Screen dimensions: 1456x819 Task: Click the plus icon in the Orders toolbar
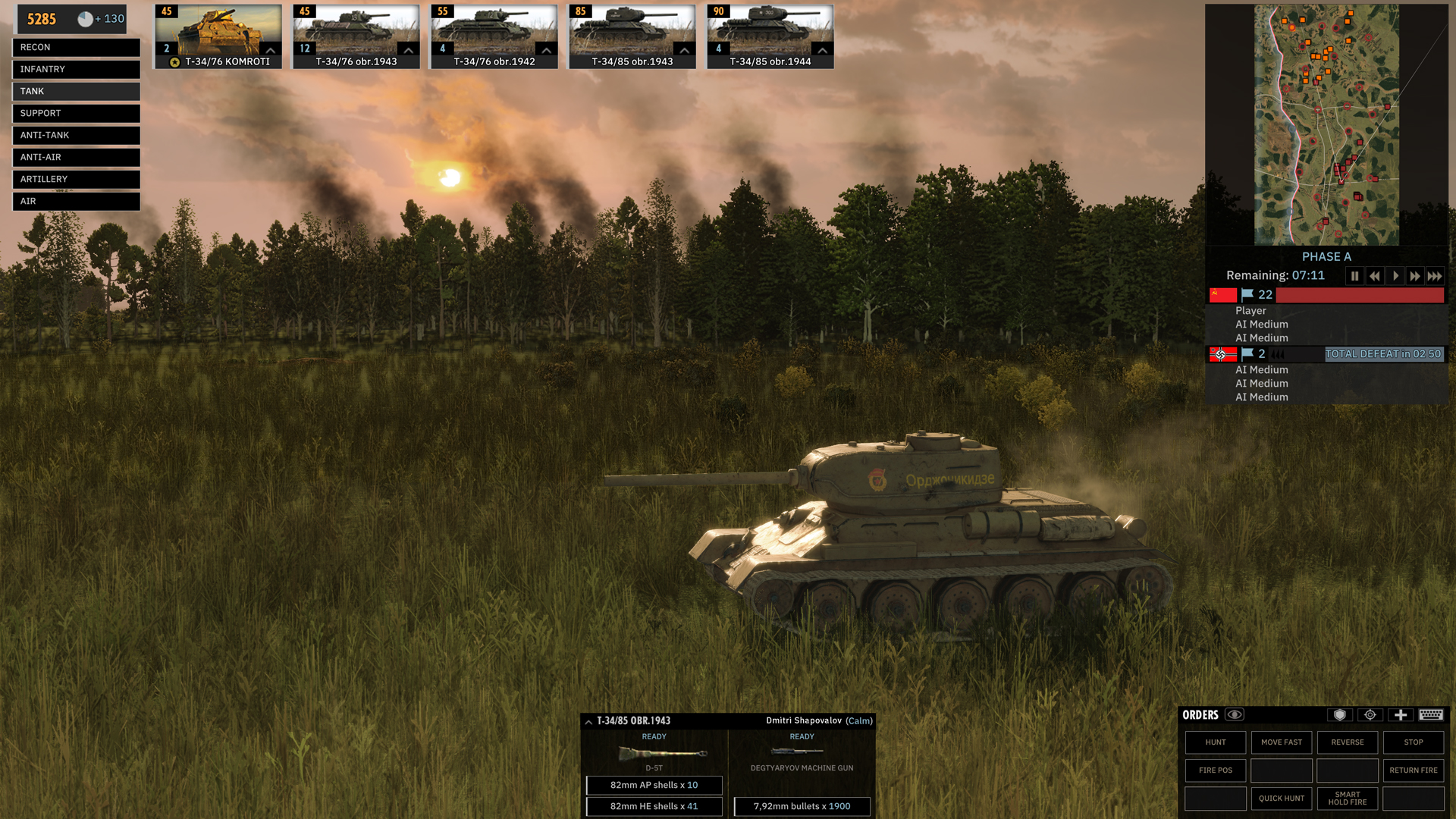1400,715
